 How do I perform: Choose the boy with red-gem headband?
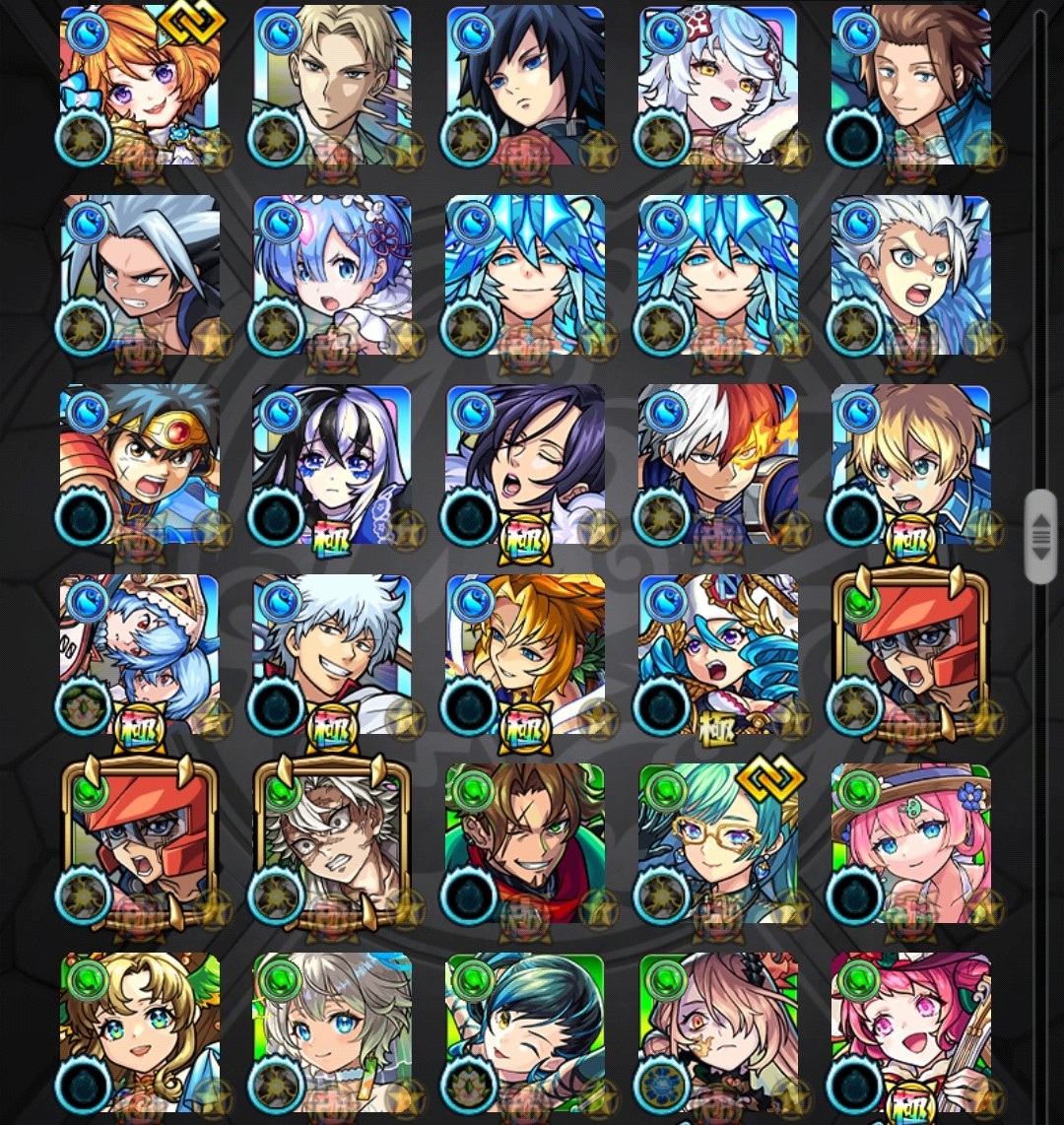[x=140, y=464]
